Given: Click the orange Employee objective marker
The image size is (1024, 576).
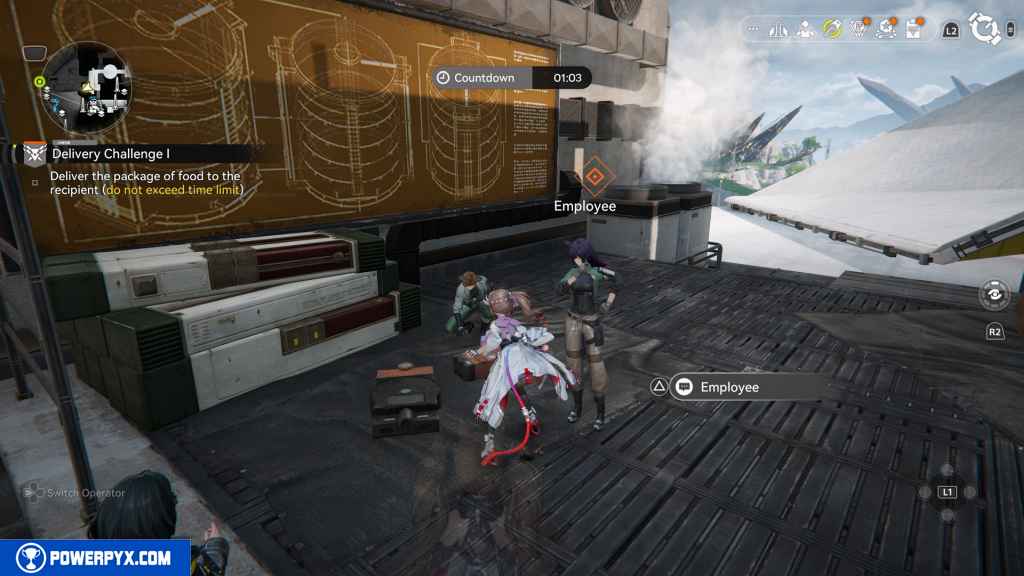Looking at the screenshot, I should [x=593, y=178].
